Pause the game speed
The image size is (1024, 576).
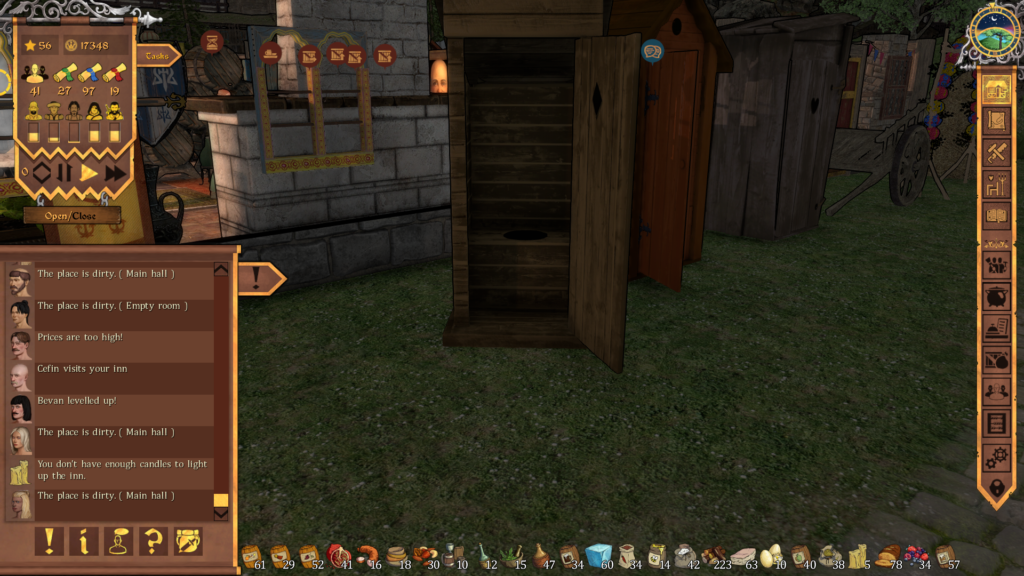pos(65,173)
